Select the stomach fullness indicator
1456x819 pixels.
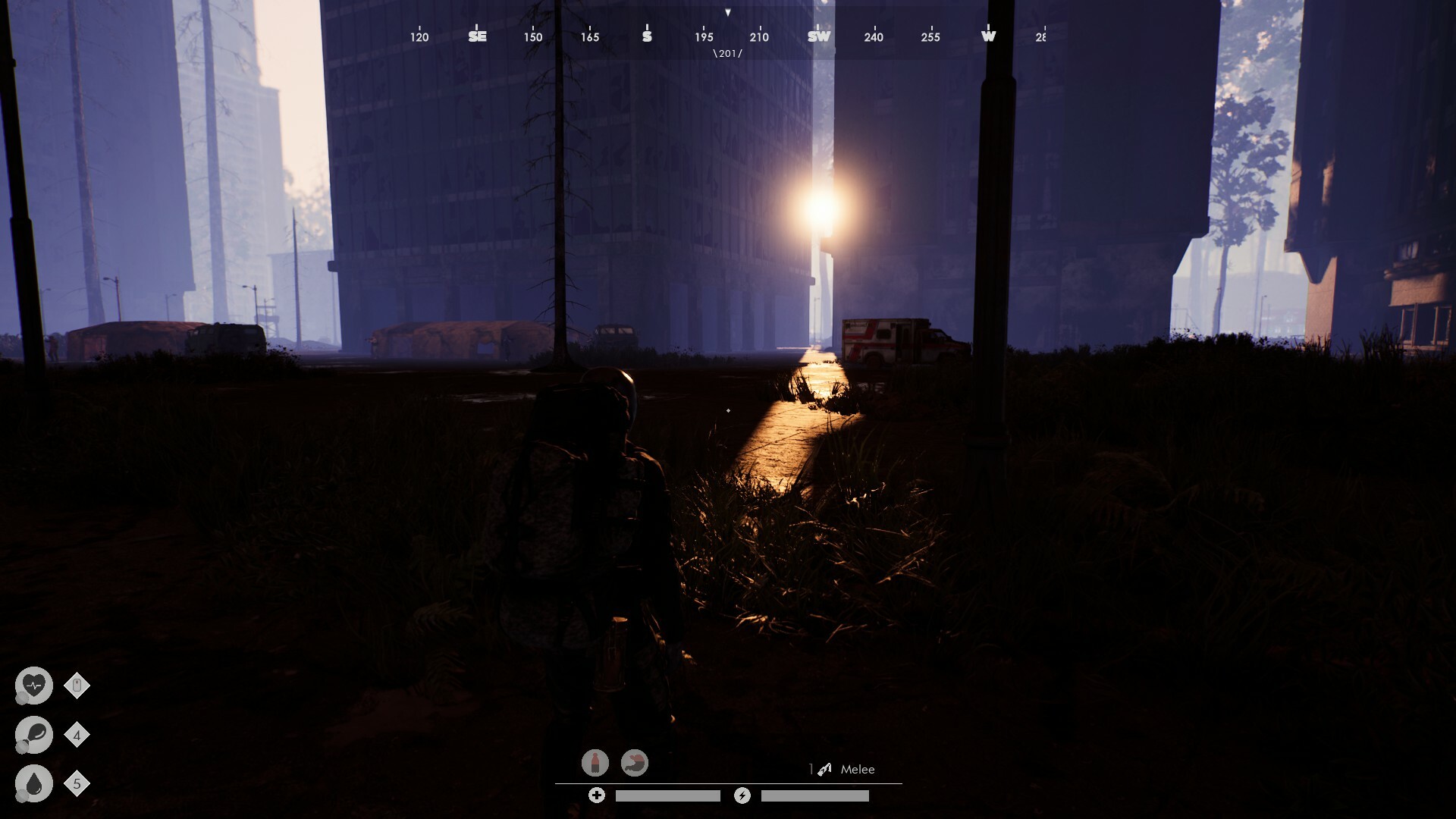(x=635, y=762)
